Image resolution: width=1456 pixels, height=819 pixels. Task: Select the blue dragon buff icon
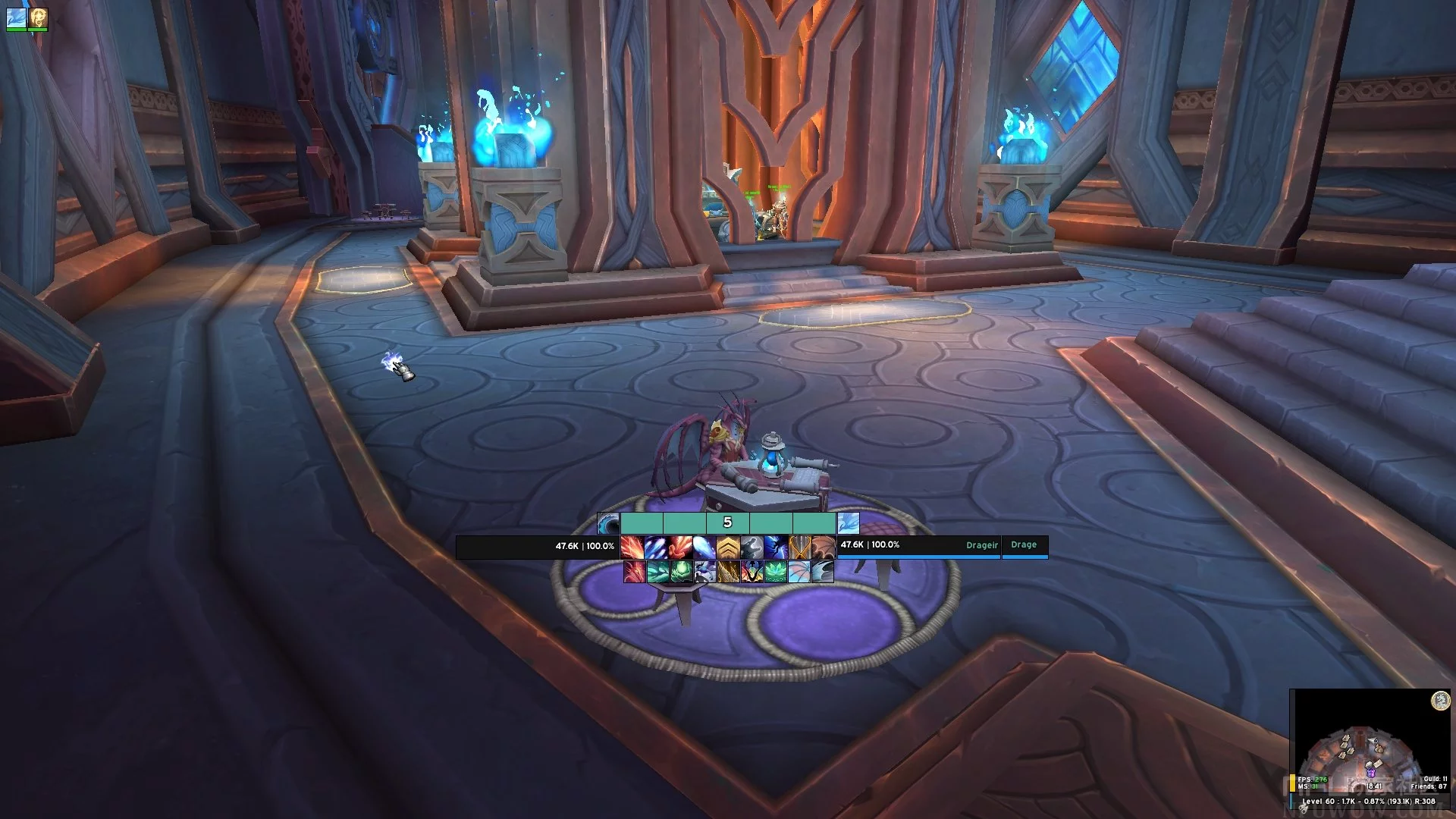(x=16, y=17)
